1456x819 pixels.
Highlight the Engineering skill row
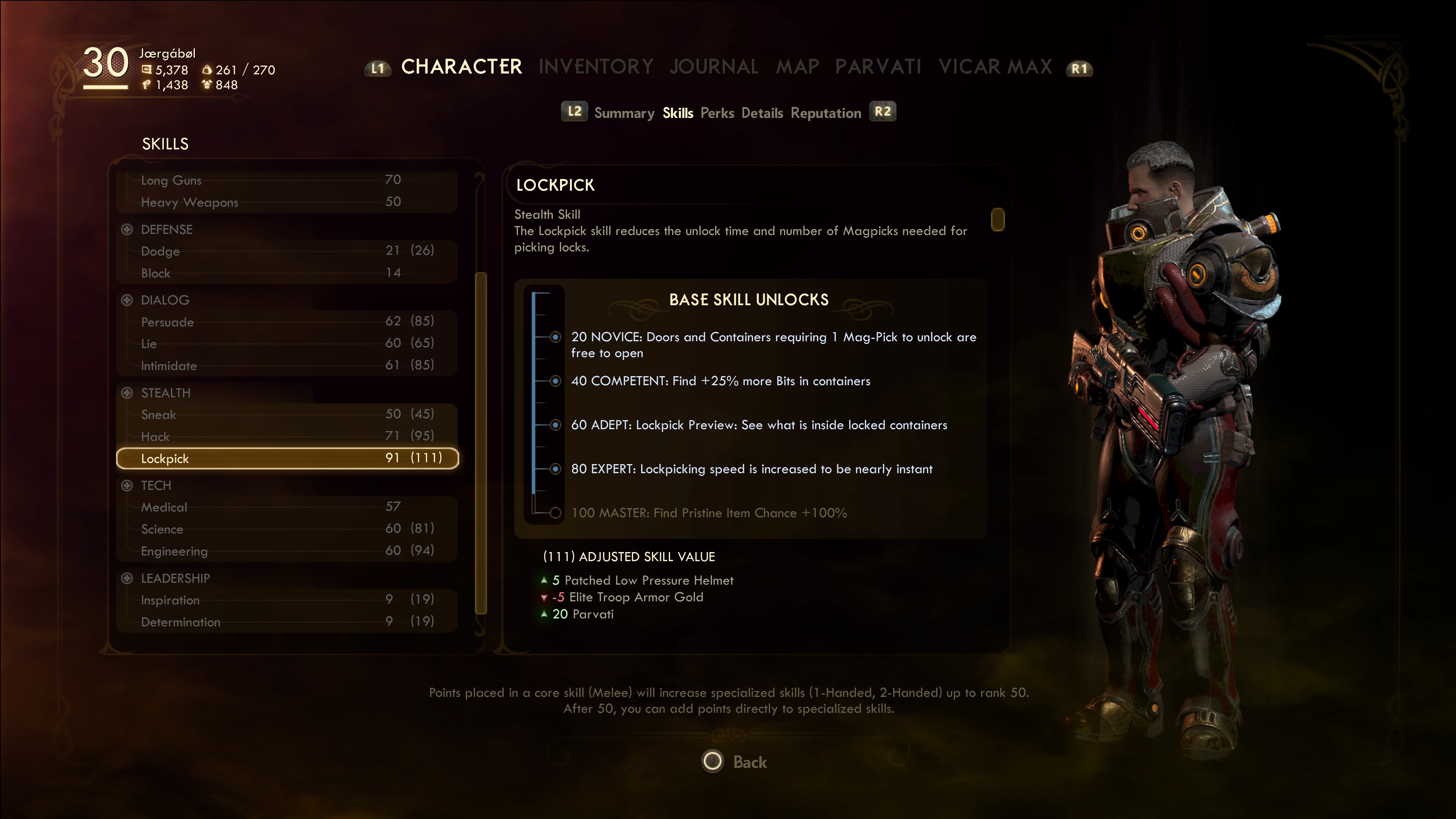pos(287,551)
